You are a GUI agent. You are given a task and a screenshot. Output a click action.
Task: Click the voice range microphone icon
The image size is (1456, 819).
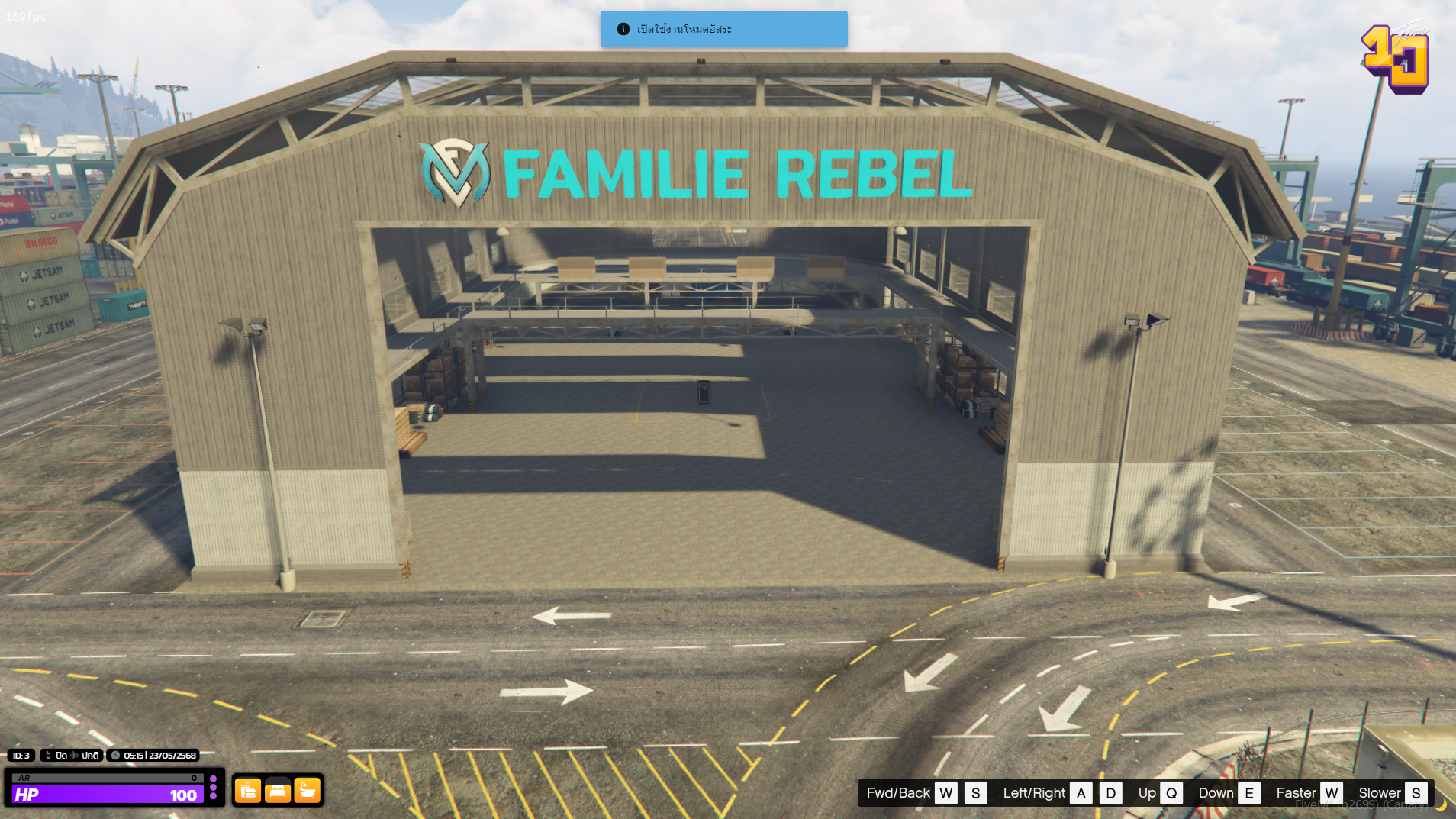click(75, 756)
